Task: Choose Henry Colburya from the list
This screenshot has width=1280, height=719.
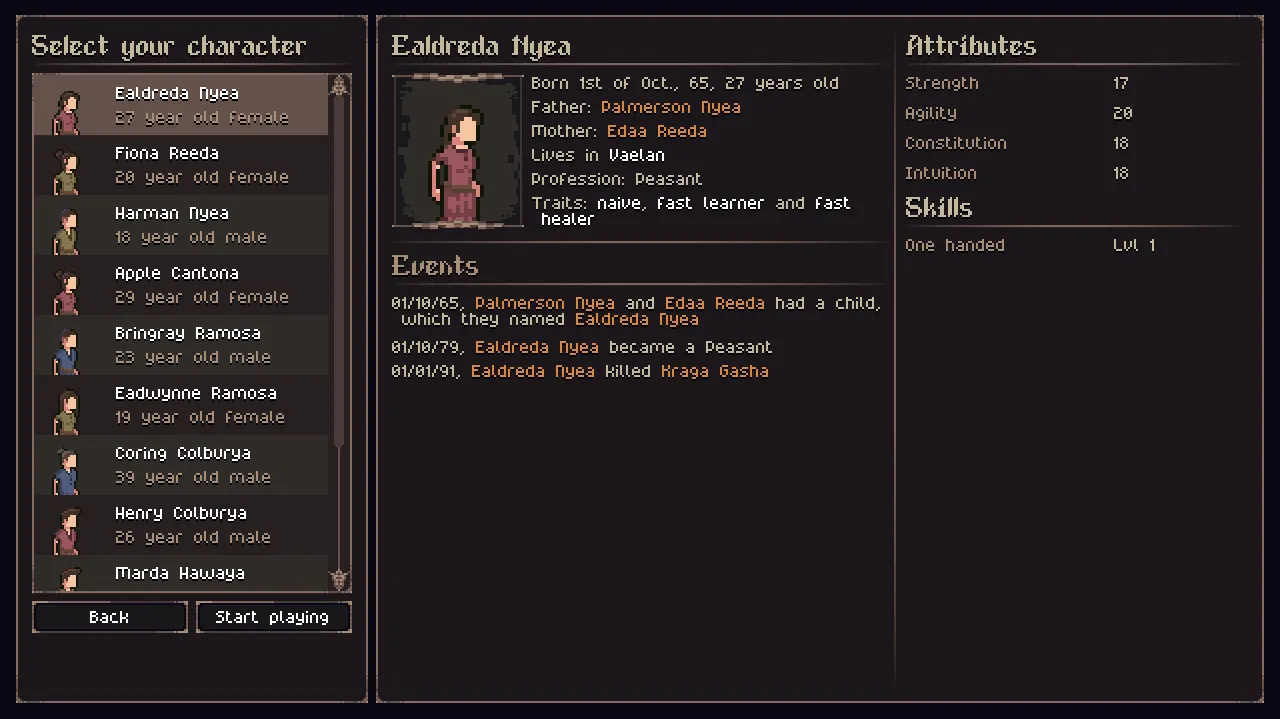Action: [x=180, y=525]
